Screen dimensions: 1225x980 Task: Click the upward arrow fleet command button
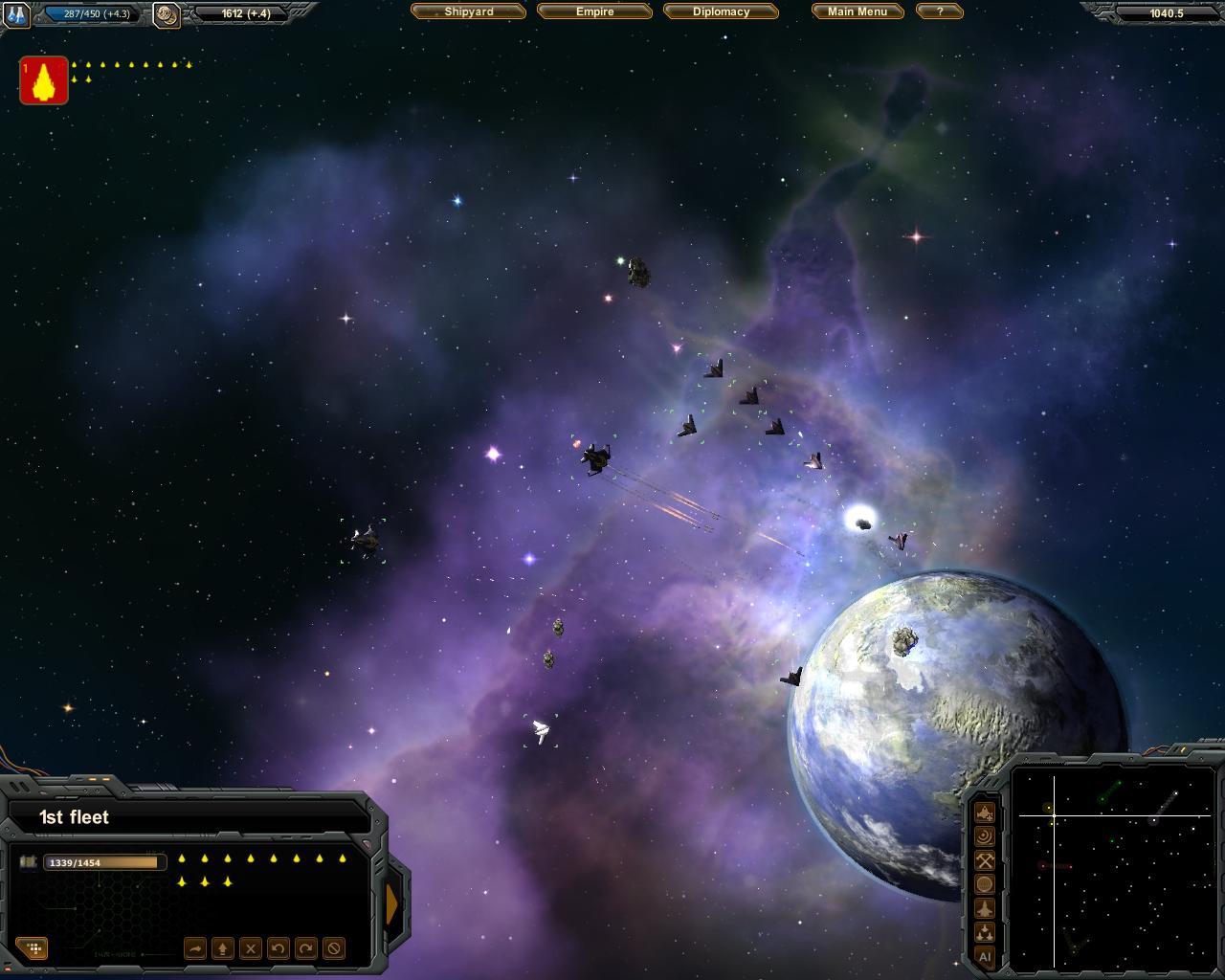point(222,948)
